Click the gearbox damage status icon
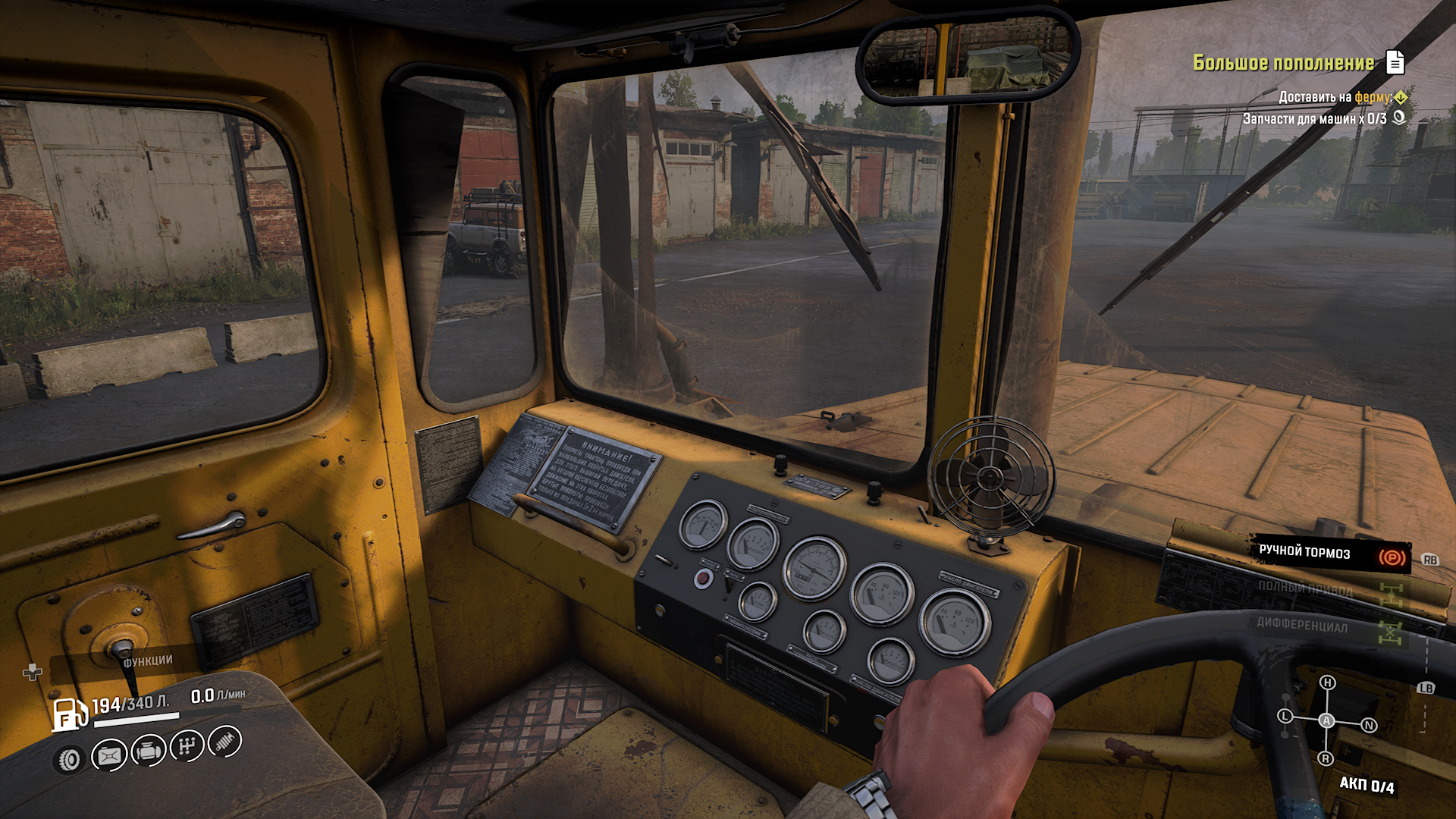Image resolution: width=1456 pixels, height=819 pixels. click(187, 746)
